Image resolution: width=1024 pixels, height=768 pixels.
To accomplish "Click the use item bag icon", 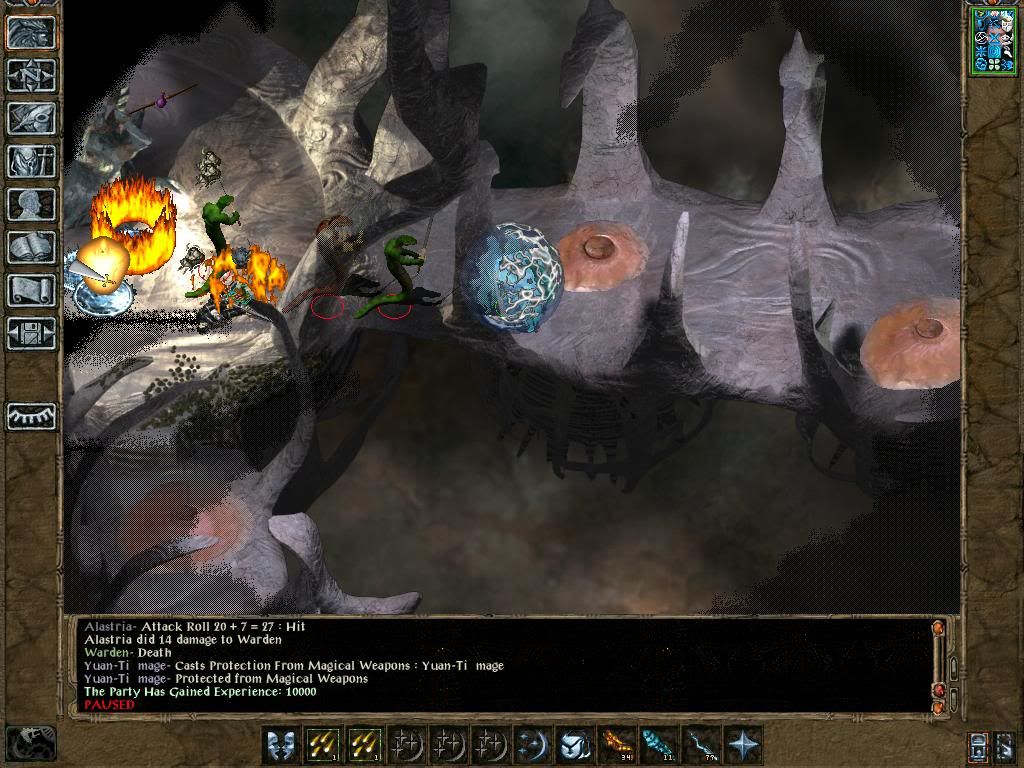I will pos(573,745).
